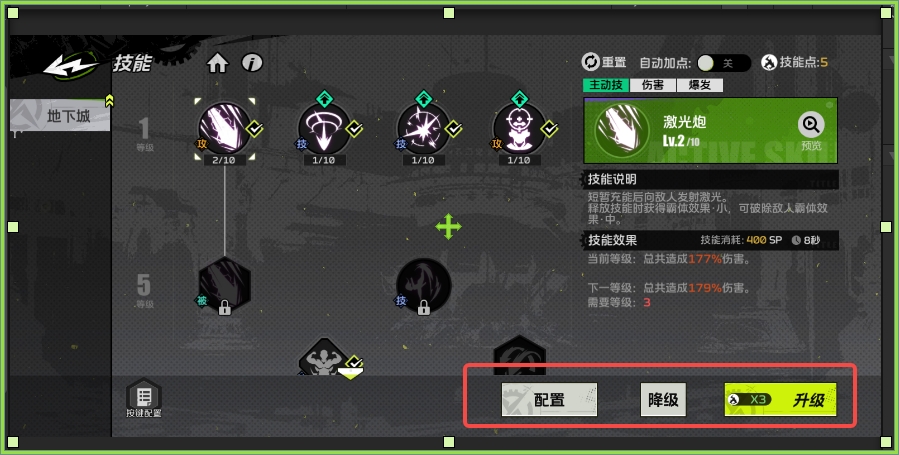The image size is (899, 455).
Task: Open the info icon beside 技能
Action: [x=252, y=63]
